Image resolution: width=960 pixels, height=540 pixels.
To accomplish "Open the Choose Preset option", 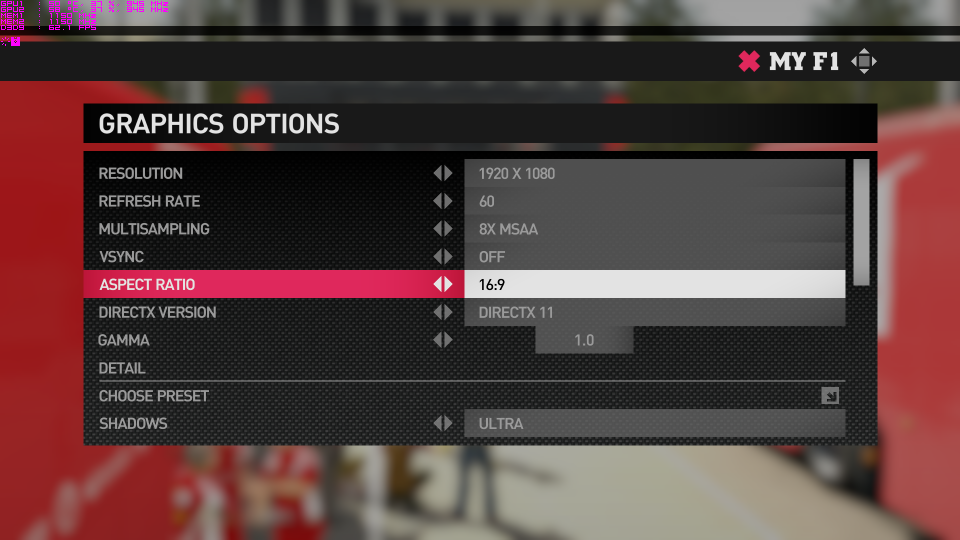I will 154,396.
